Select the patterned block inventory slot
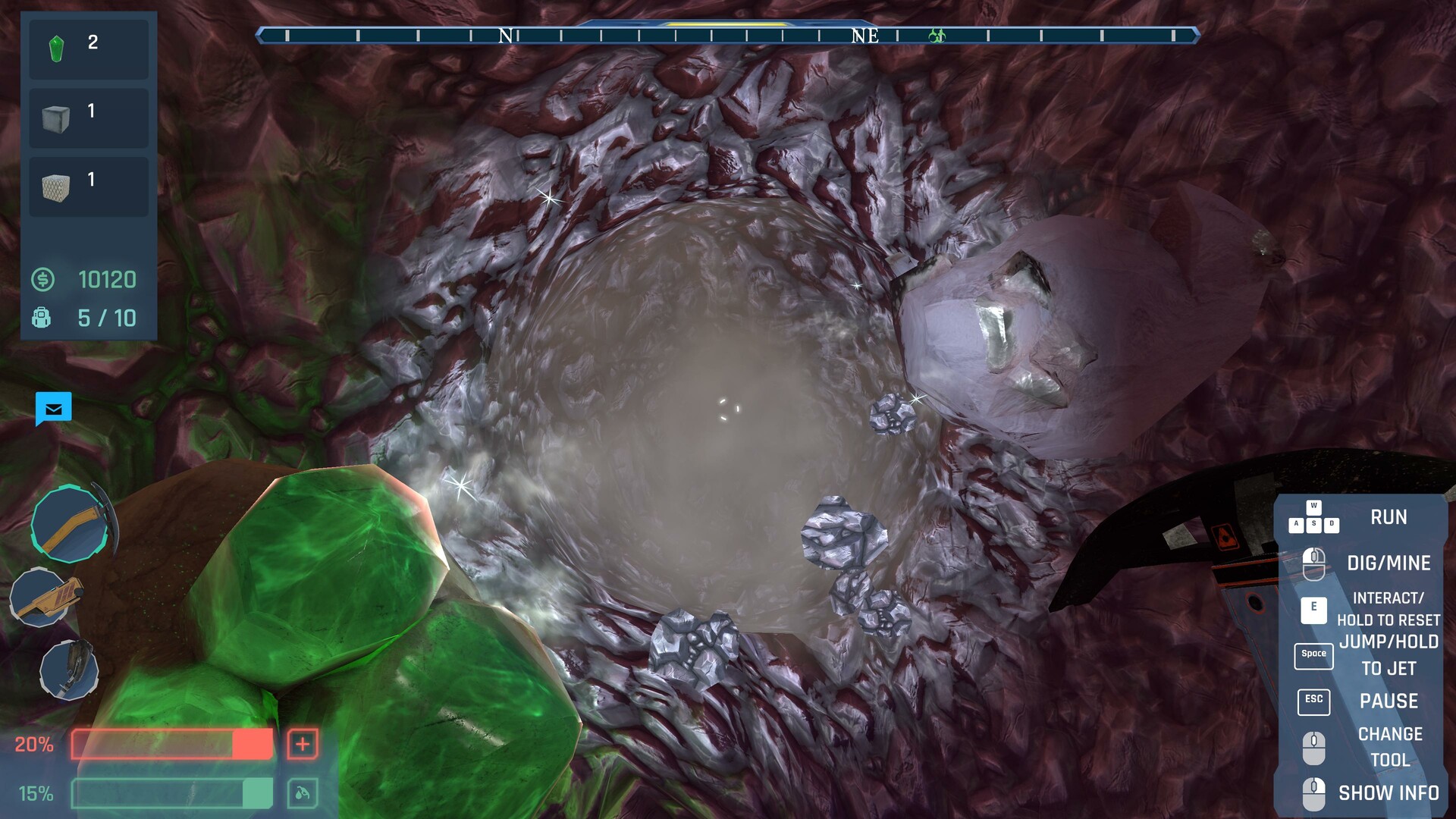 (88, 185)
